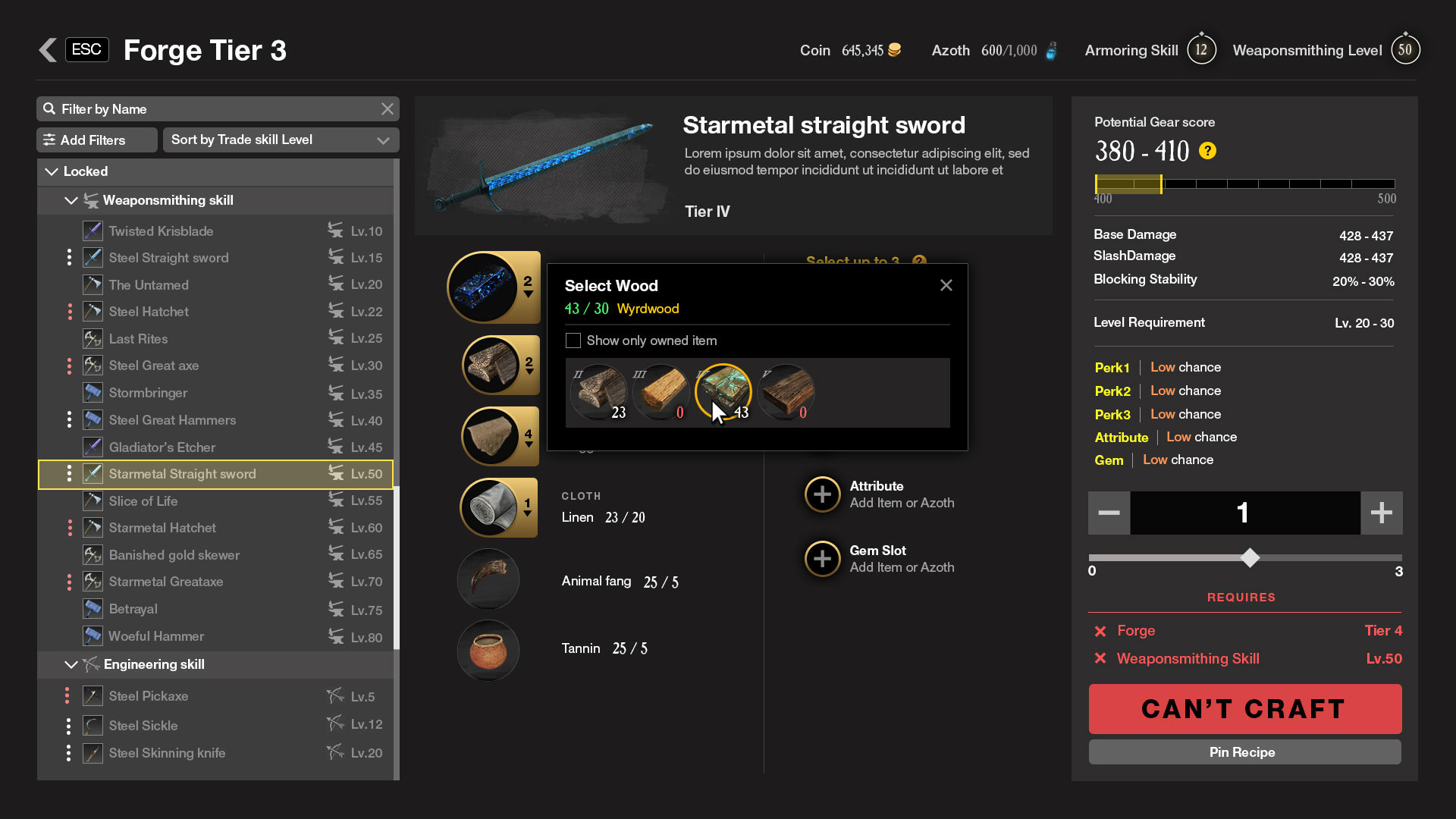
Task: Toggle Show only owned item checkbox
Action: [573, 340]
